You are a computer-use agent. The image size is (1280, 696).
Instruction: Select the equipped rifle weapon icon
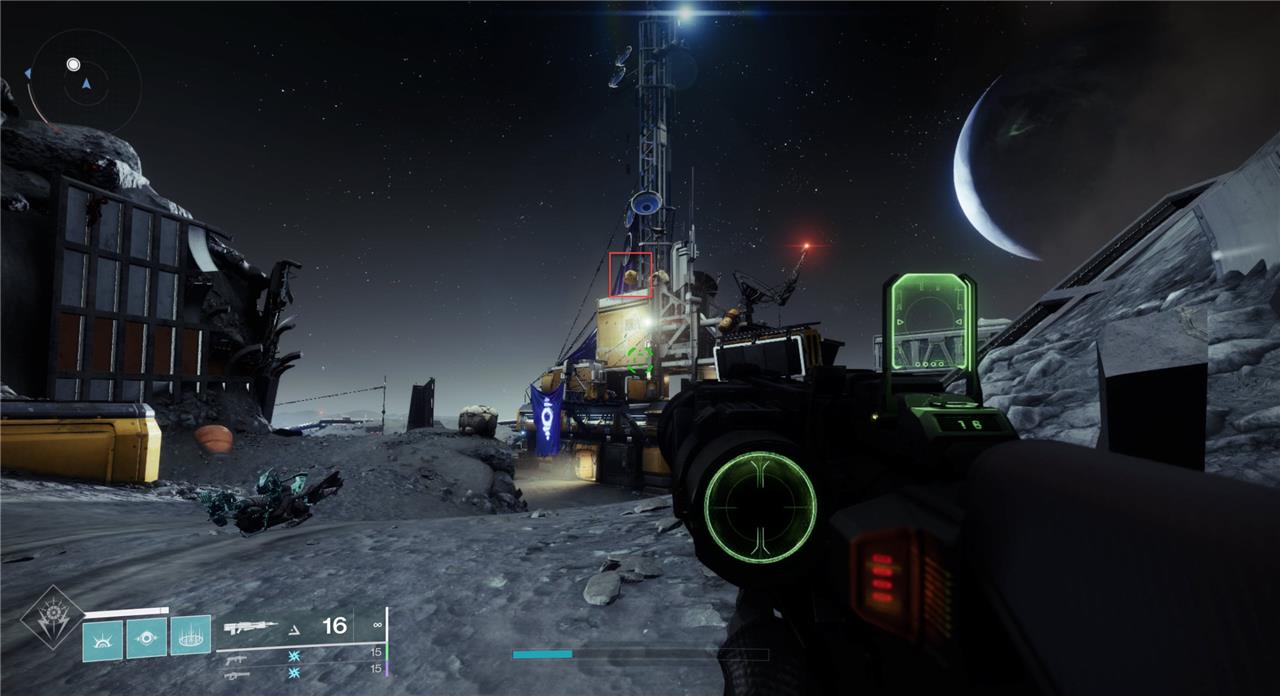250,627
